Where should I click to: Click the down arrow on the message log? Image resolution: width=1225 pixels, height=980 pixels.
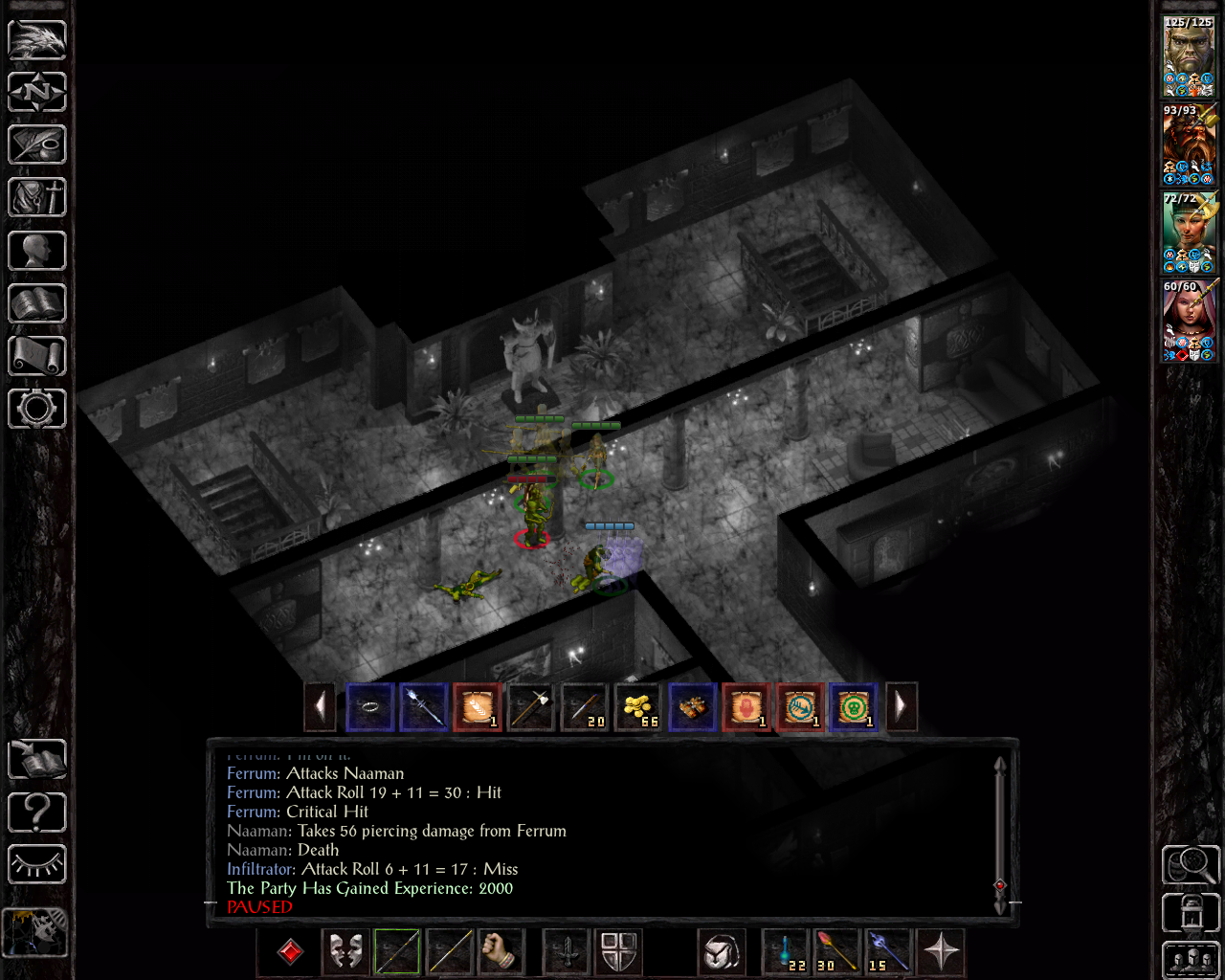[x=1000, y=905]
